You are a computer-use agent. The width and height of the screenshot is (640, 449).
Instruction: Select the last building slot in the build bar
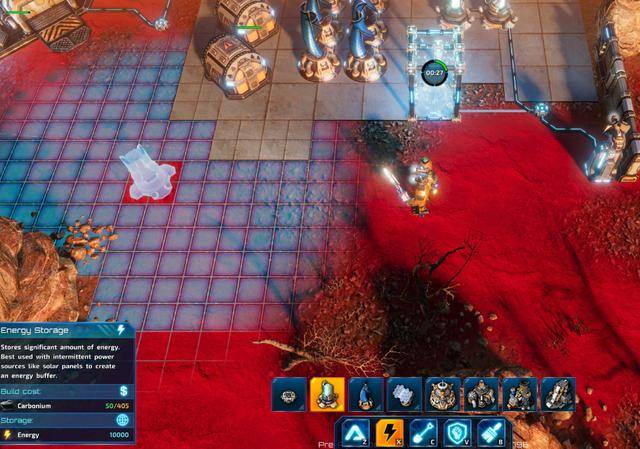(557, 395)
